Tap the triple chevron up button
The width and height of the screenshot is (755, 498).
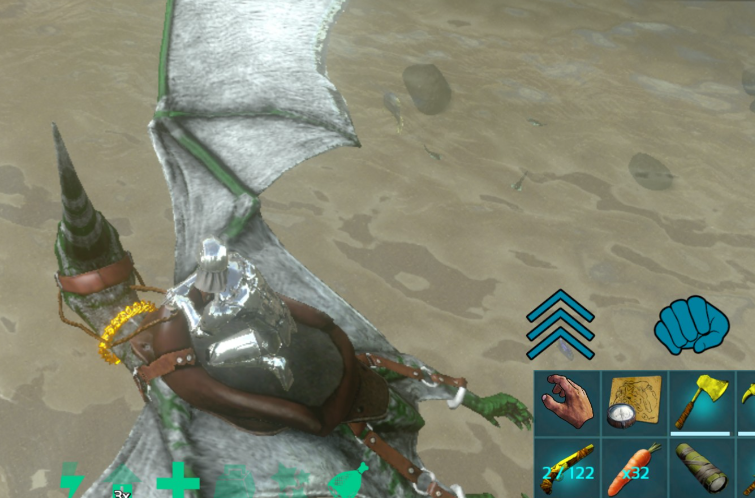point(561,324)
